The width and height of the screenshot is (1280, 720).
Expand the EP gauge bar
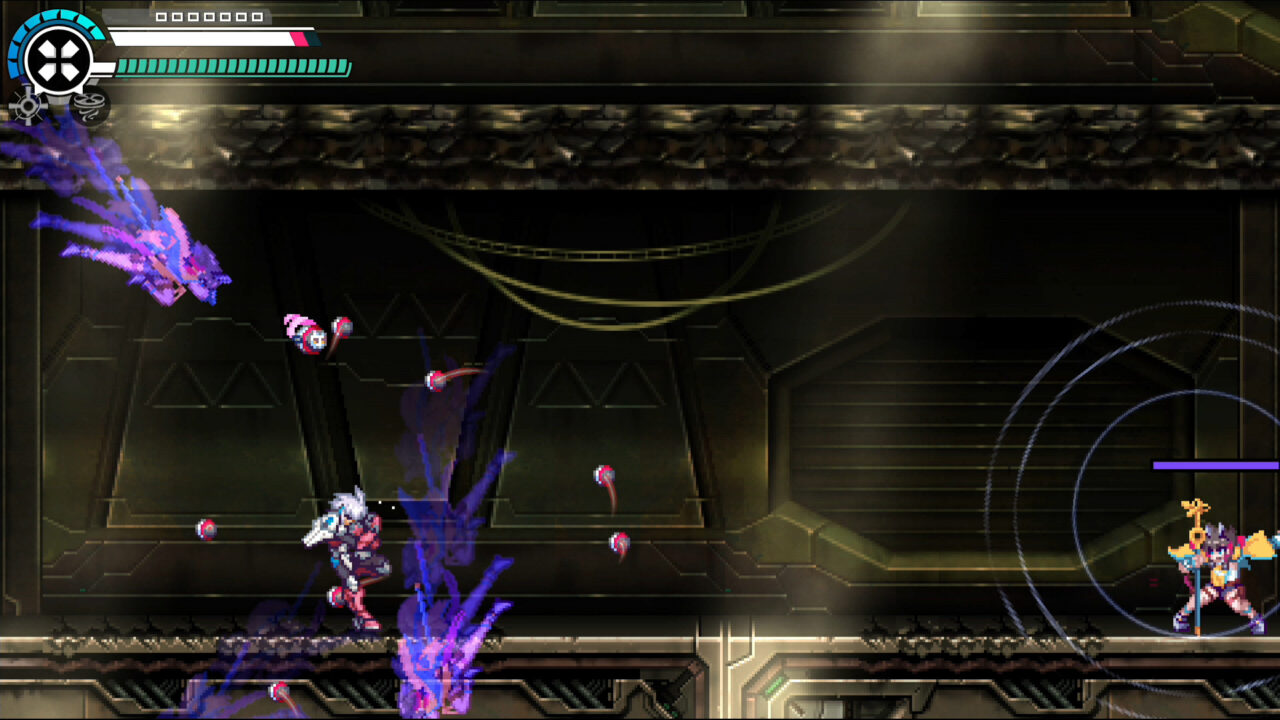235,68
